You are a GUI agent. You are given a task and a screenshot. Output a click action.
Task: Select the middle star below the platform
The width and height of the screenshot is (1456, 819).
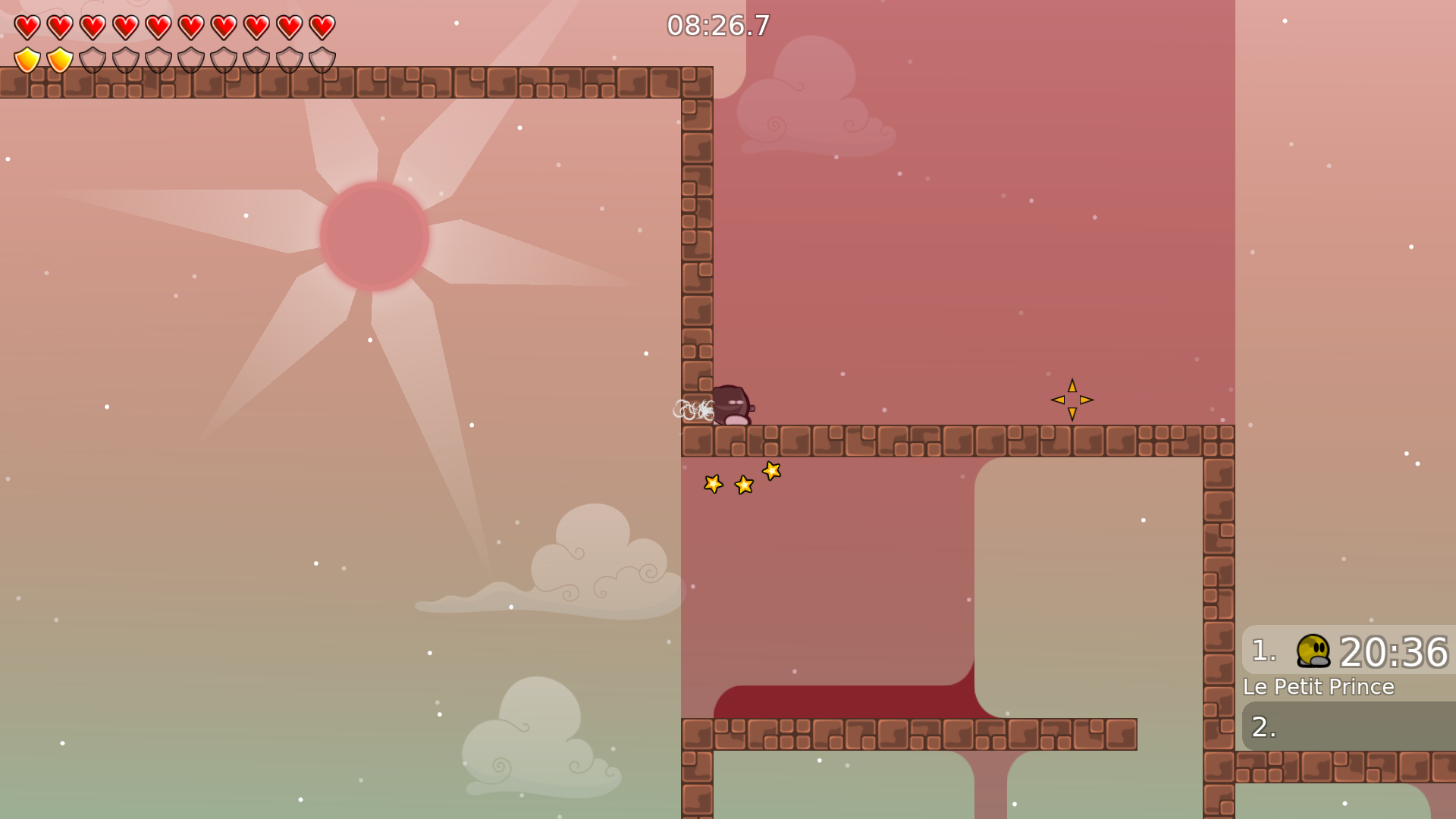click(743, 485)
